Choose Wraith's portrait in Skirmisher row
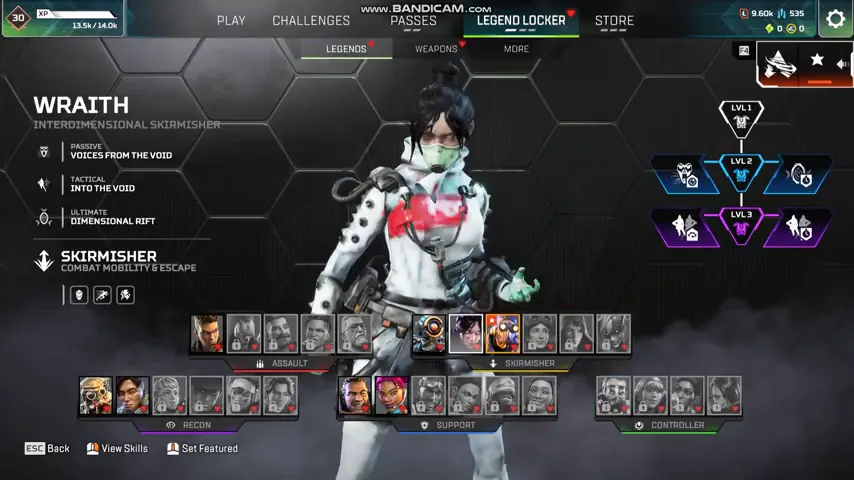The height and width of the screenshot is (480, 854). point(466,334)
